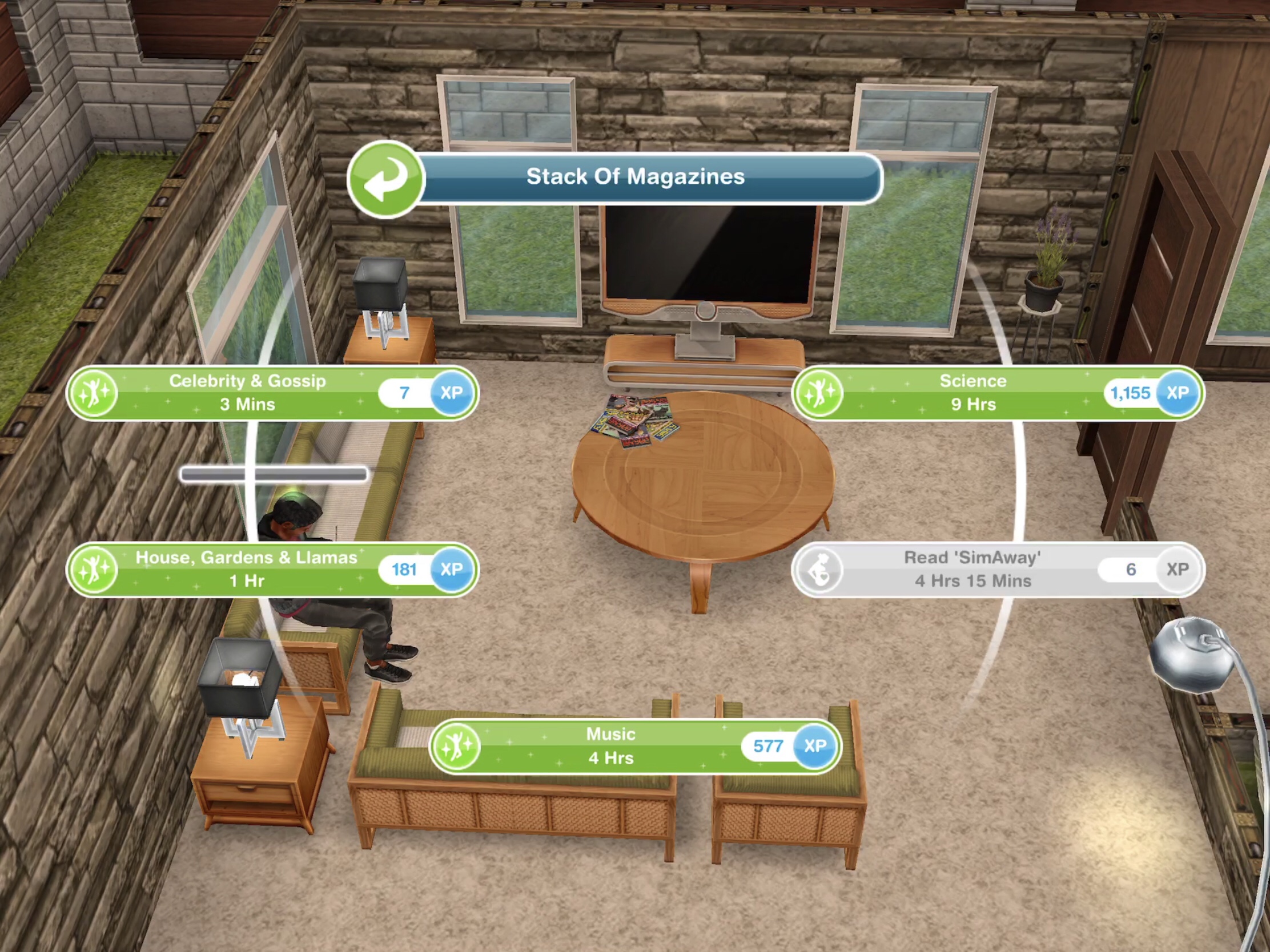Select the Celebrity & Gossip 3 Mins action

point(247,393)
